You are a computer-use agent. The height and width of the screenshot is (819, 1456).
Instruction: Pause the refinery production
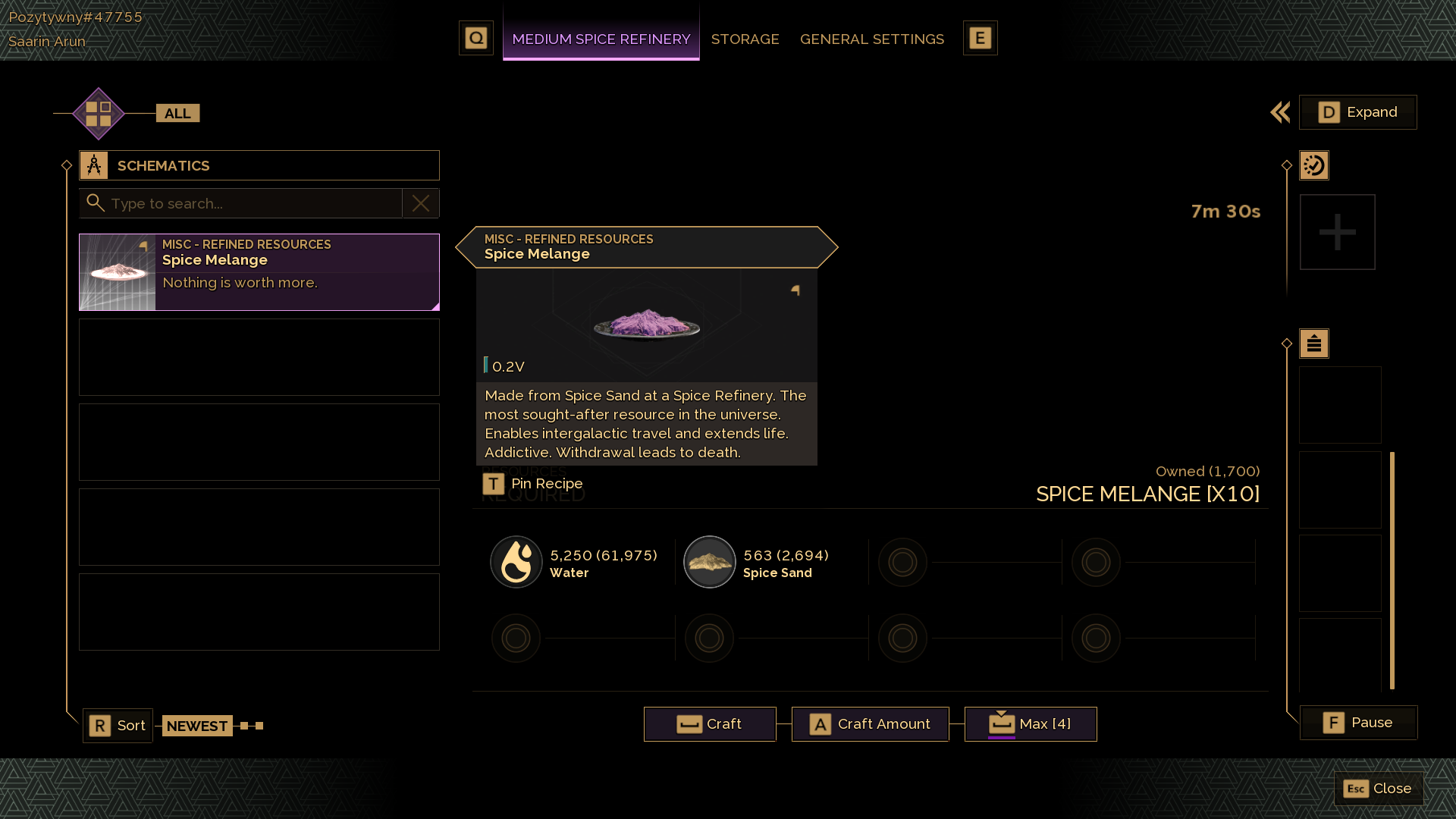(x=1358, y=723)
